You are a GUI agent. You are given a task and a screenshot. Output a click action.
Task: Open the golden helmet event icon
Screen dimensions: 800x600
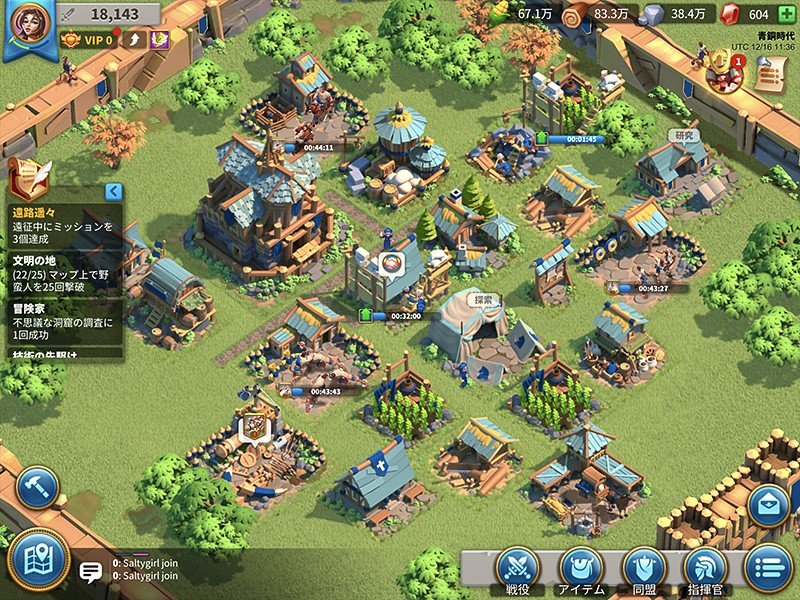coord(722,68)
